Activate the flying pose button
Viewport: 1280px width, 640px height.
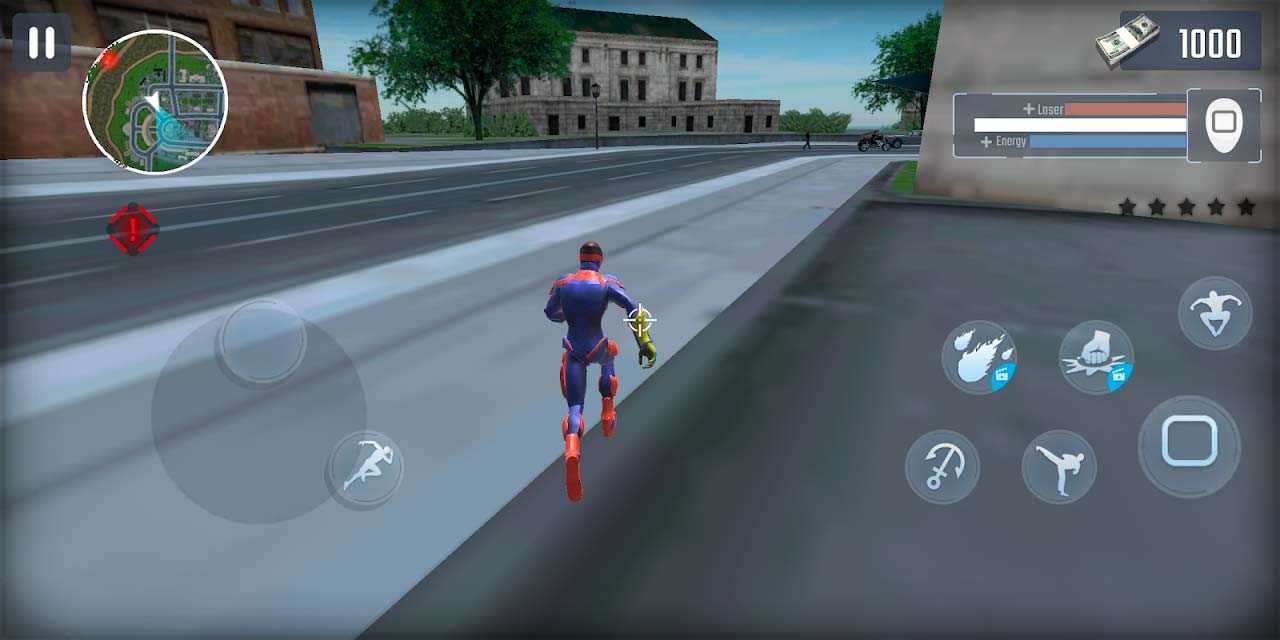click(1215, 312)
